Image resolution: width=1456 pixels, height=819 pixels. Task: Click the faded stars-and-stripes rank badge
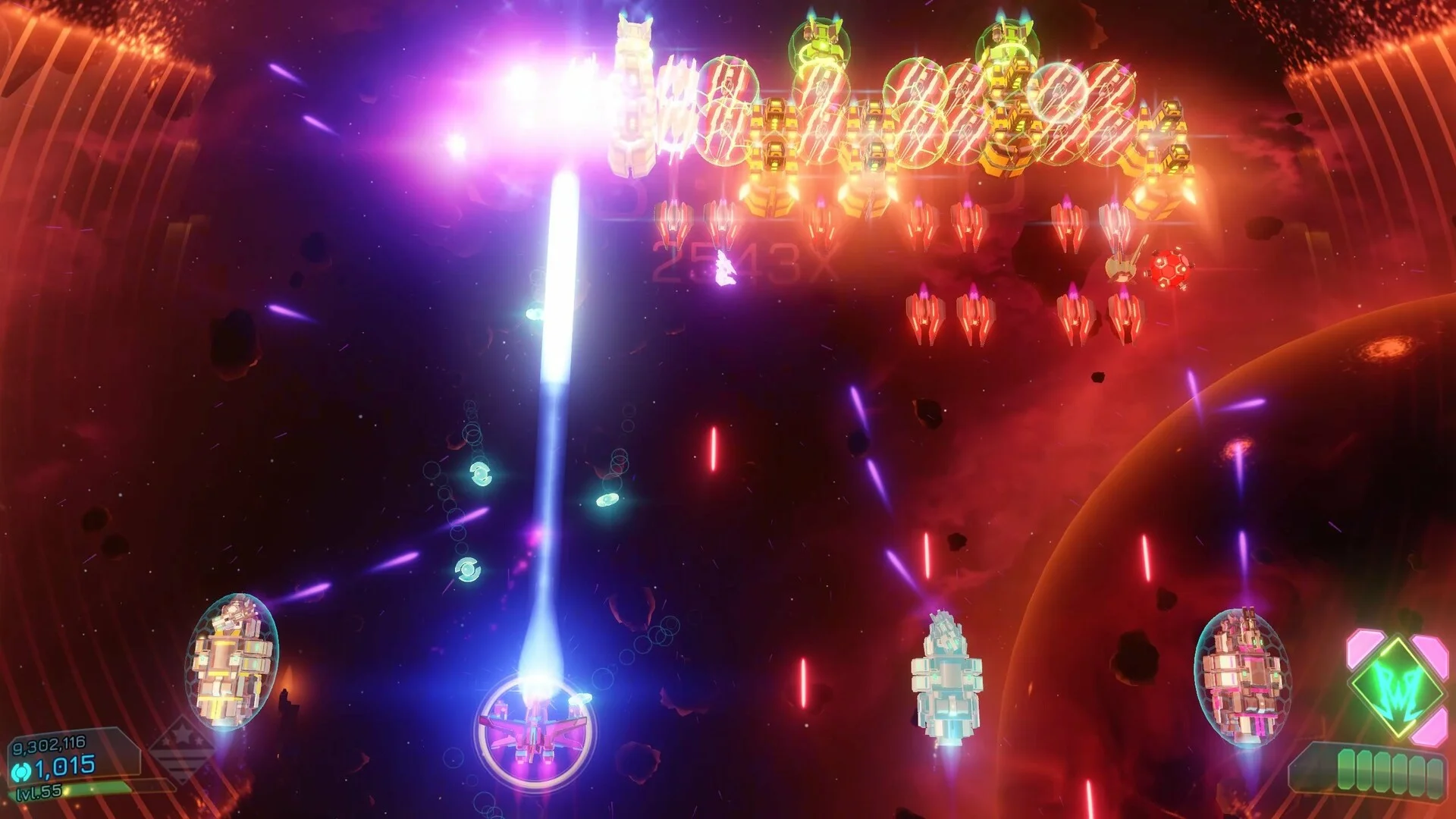click(x=180, y=748)
